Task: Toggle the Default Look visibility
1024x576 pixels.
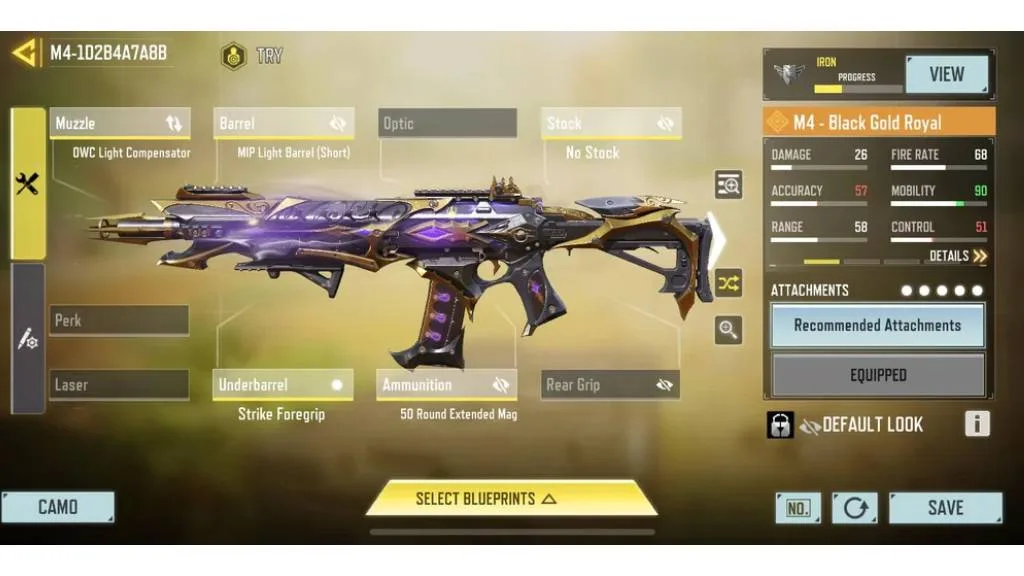Action: tap(810, 425)
